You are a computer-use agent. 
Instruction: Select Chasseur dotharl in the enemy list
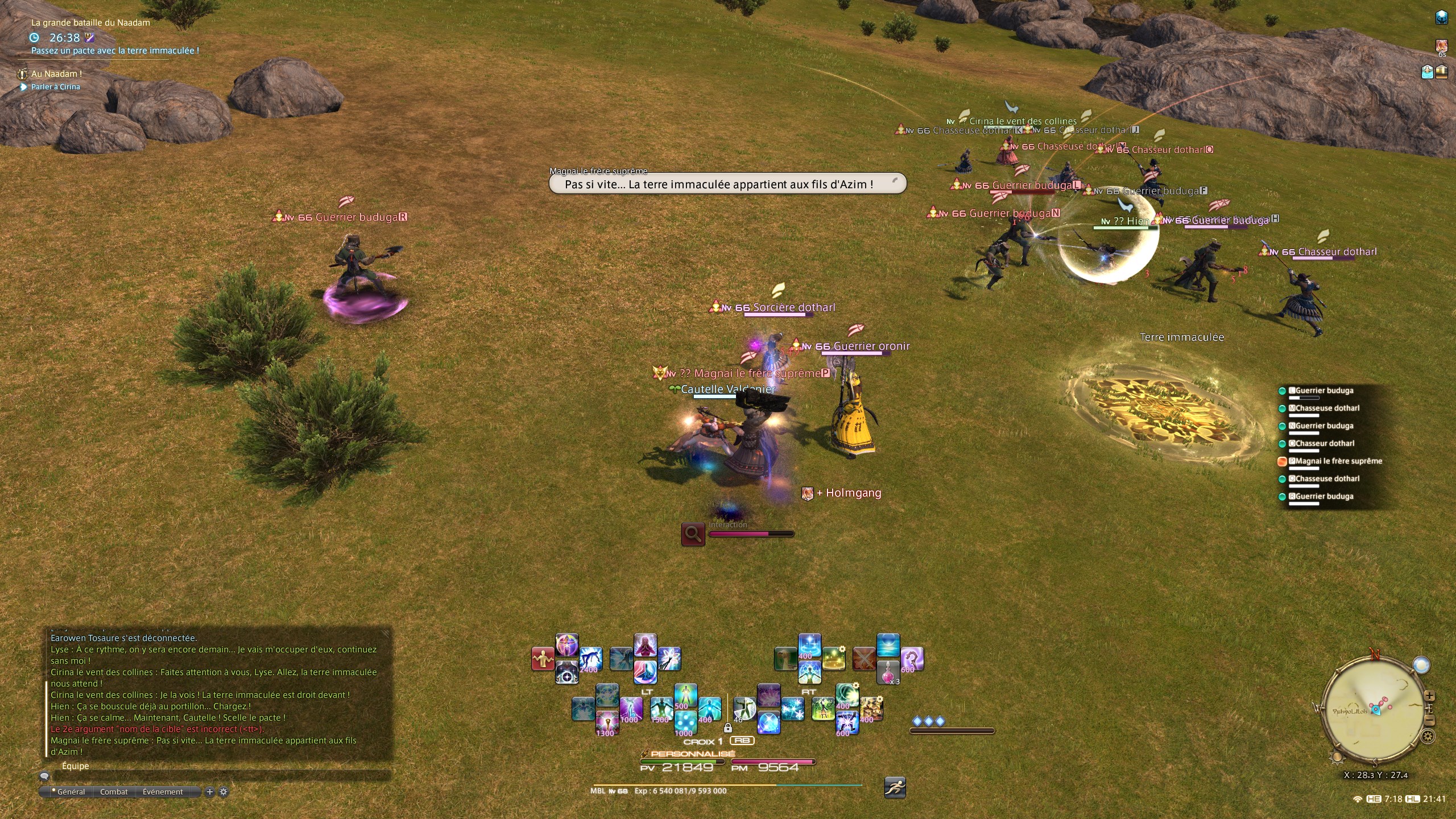1327,444
